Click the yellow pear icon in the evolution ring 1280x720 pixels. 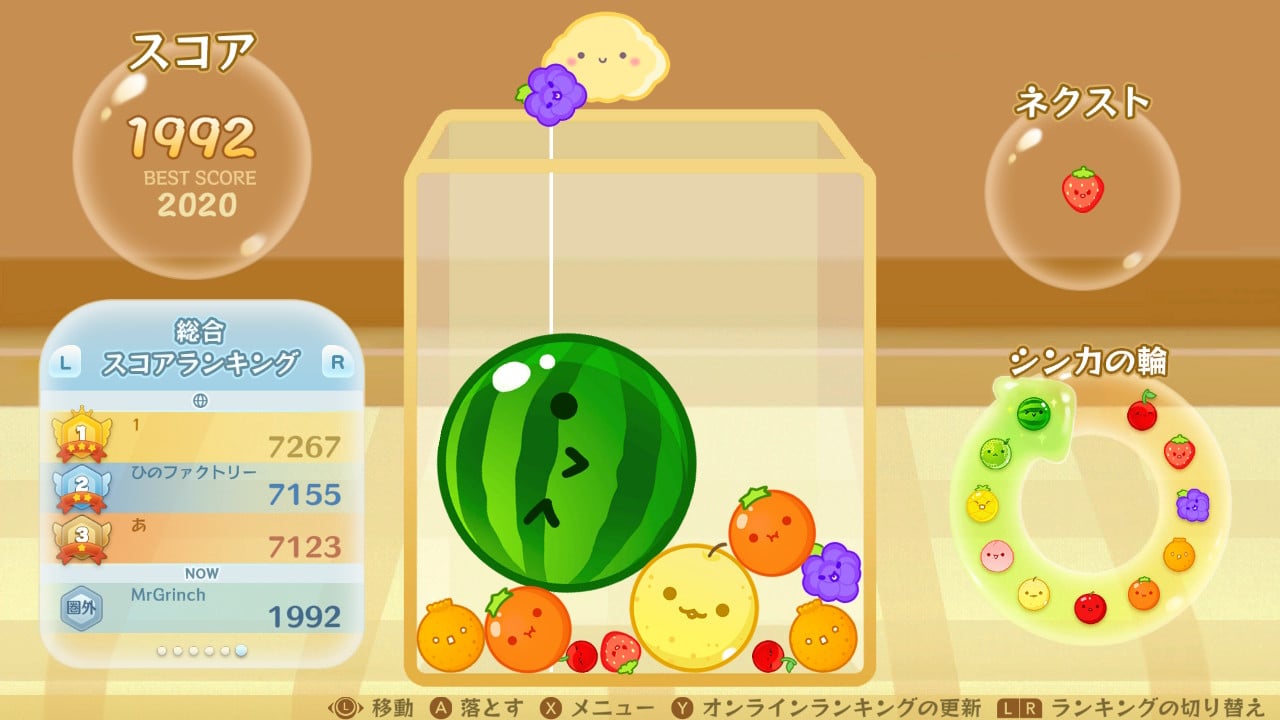click(1033, 596)
